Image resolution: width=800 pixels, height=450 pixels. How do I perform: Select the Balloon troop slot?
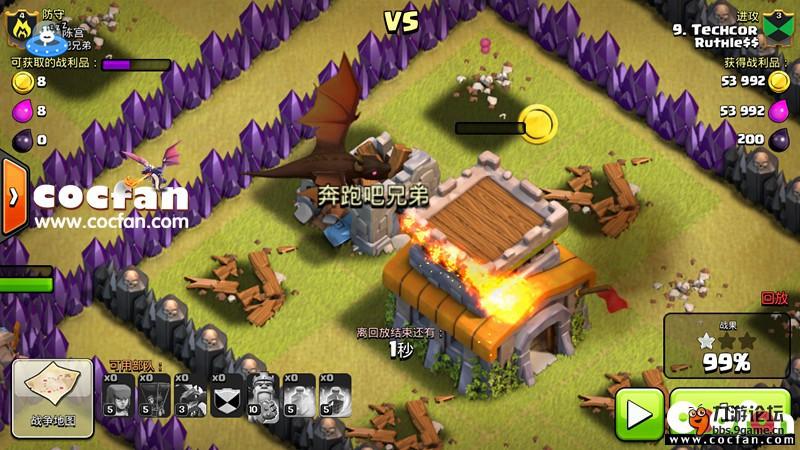pyautogui.click(x=155, y=395)
